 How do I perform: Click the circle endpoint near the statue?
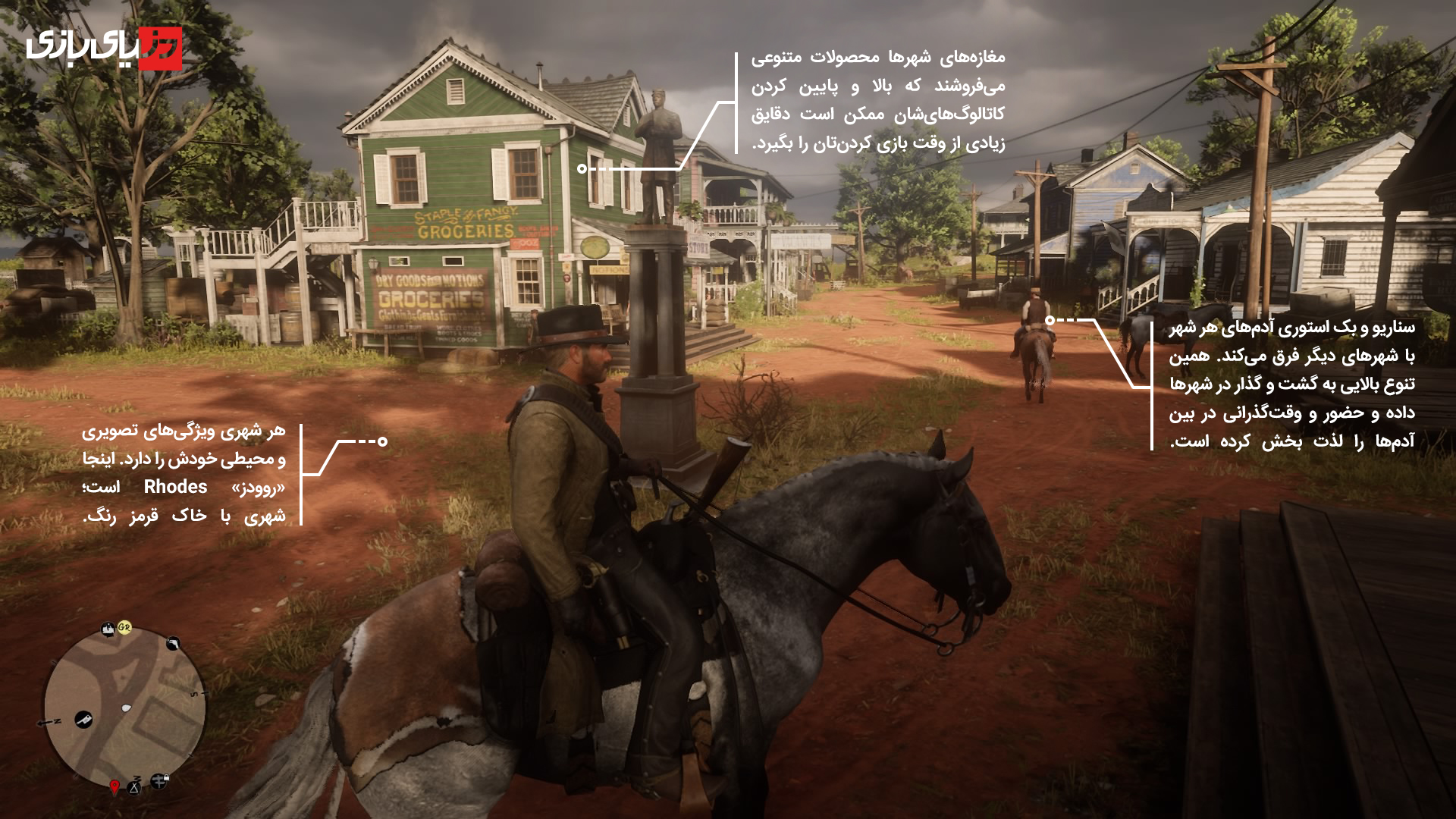point(582,169)
